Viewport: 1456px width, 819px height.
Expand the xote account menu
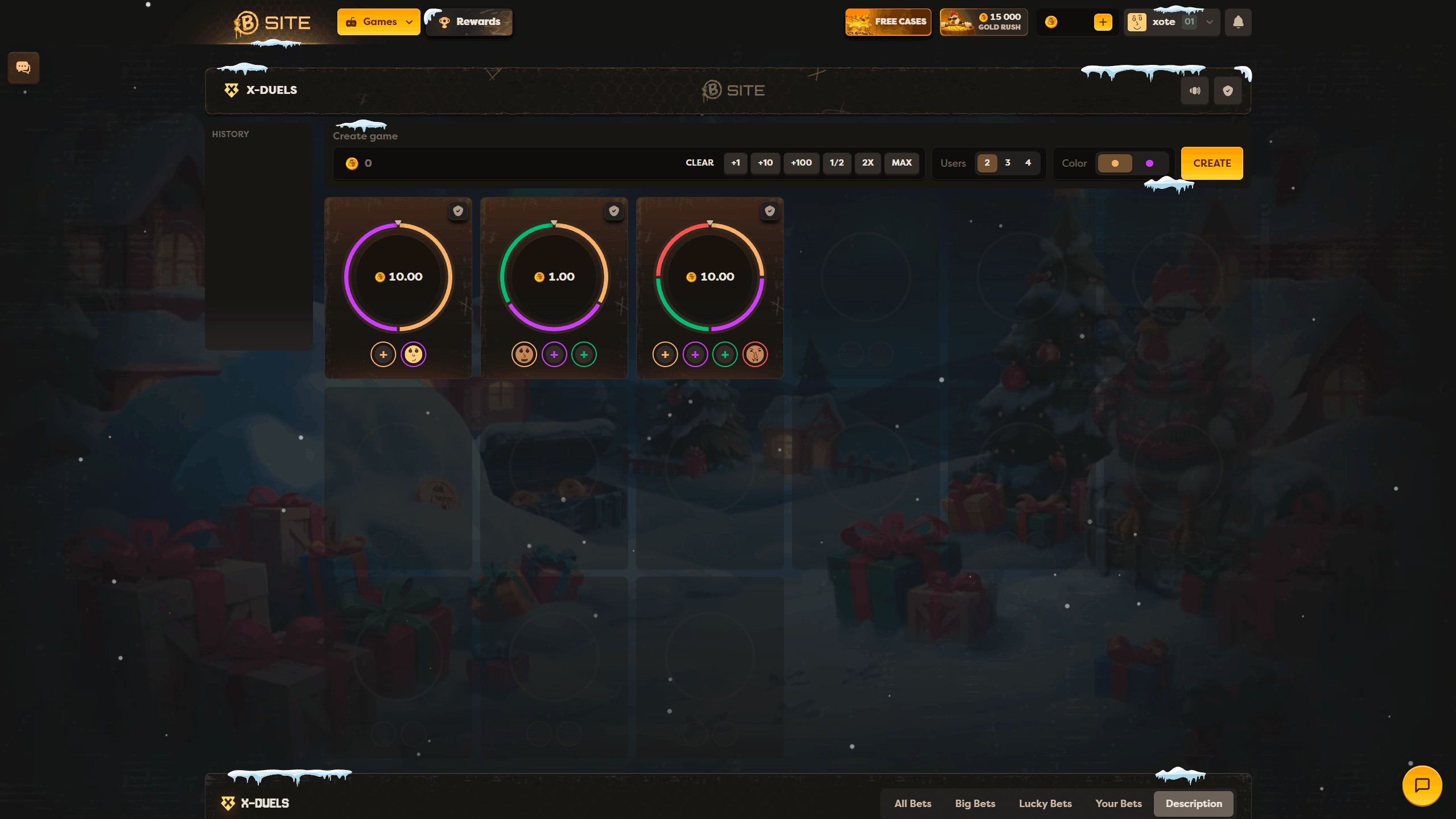1208,22
